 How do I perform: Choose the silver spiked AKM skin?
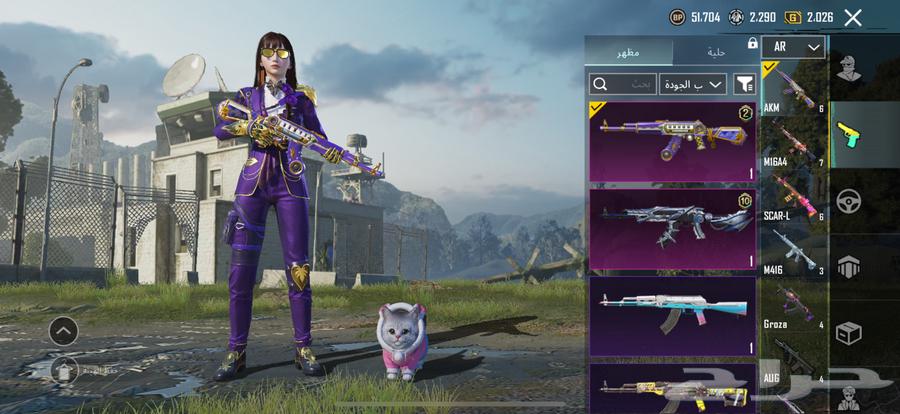tap(672, 229)
